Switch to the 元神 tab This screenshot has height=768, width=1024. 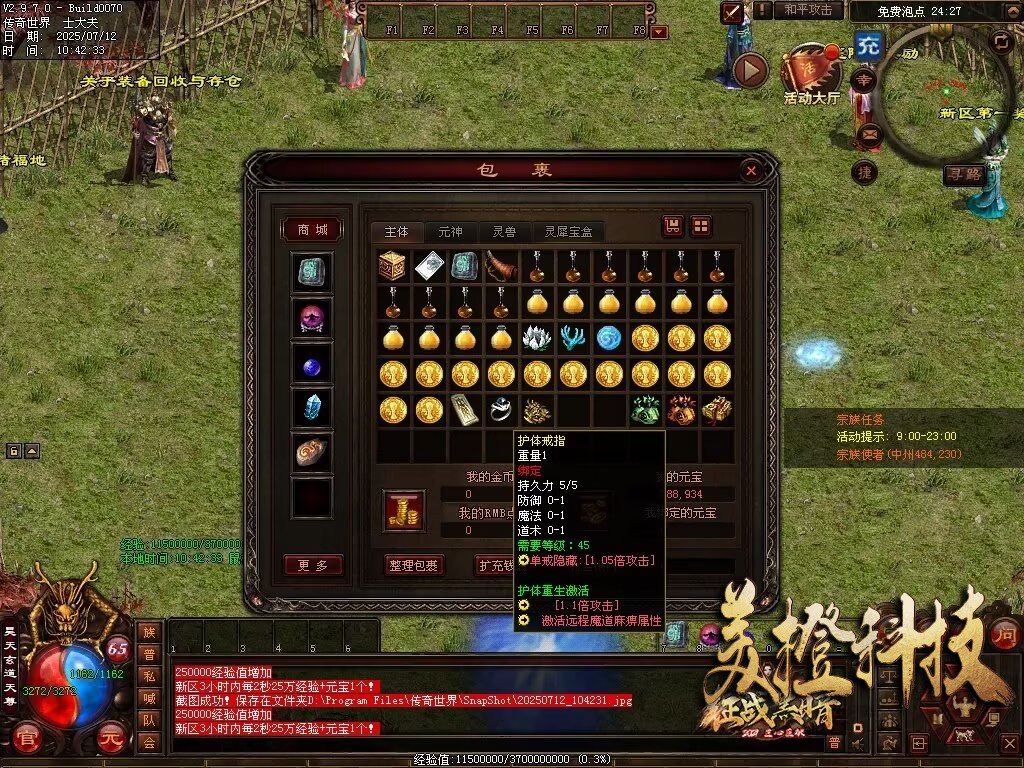[451, 232]
